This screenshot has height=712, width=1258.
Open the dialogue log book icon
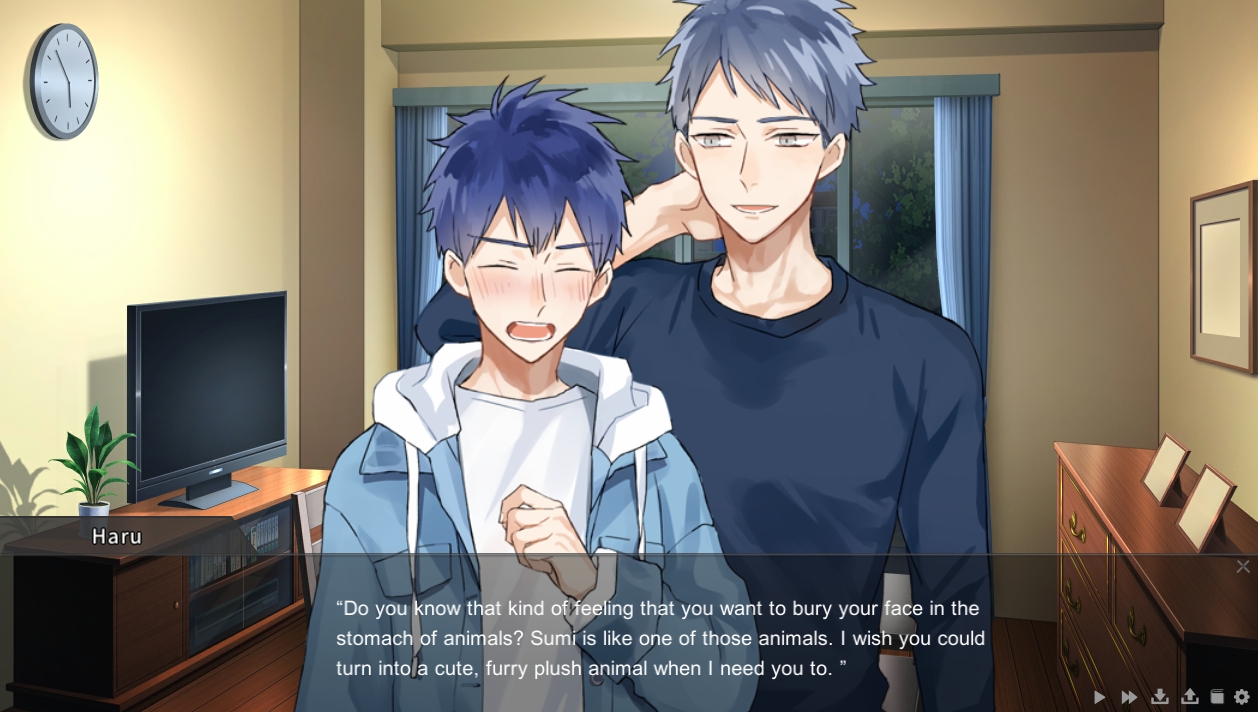pyautogui.click(x=1217, y=696)
